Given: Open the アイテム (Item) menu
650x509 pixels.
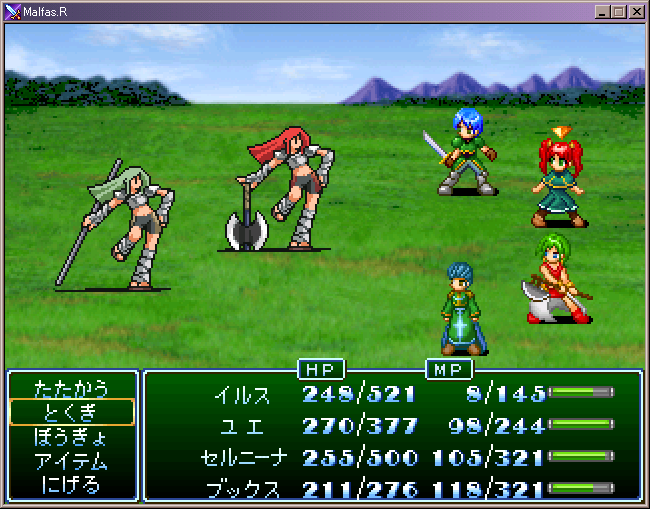Looking at the screenshot, I should pos(71,461).
